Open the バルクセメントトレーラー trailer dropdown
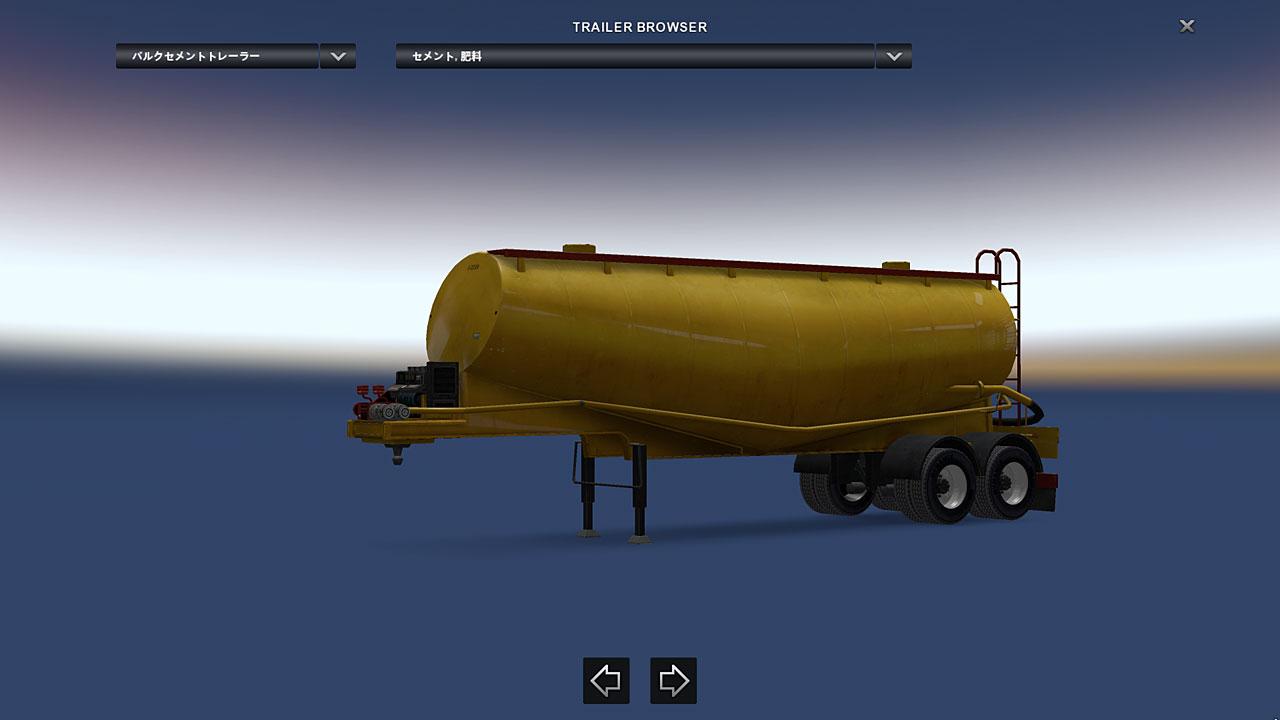 click(x=217, y=56)
